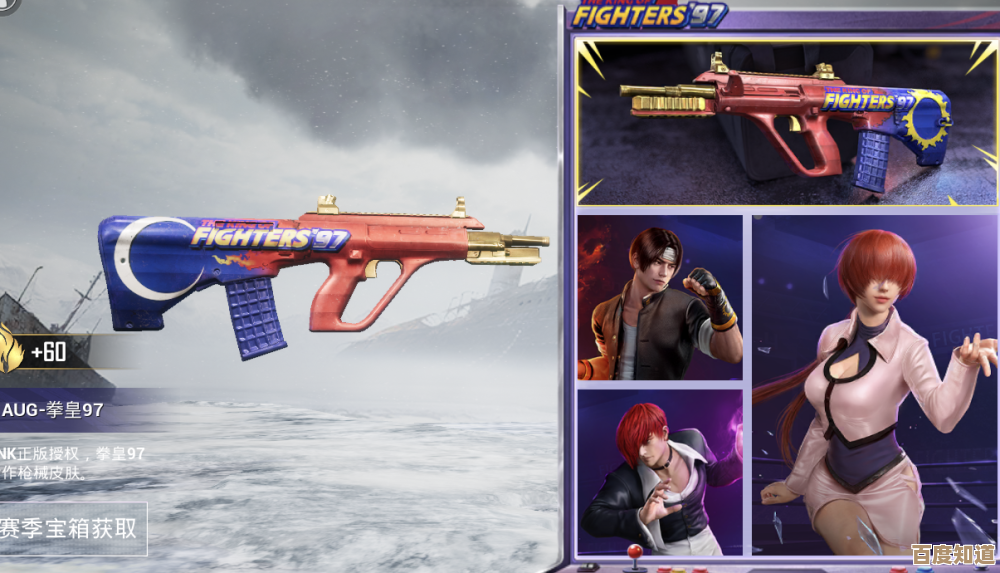Image resolution: width=1000 pixels, height=573 pixels.
Task: Select the AUG Fighters '97 gun thumbnail
Action: [786, 122]
